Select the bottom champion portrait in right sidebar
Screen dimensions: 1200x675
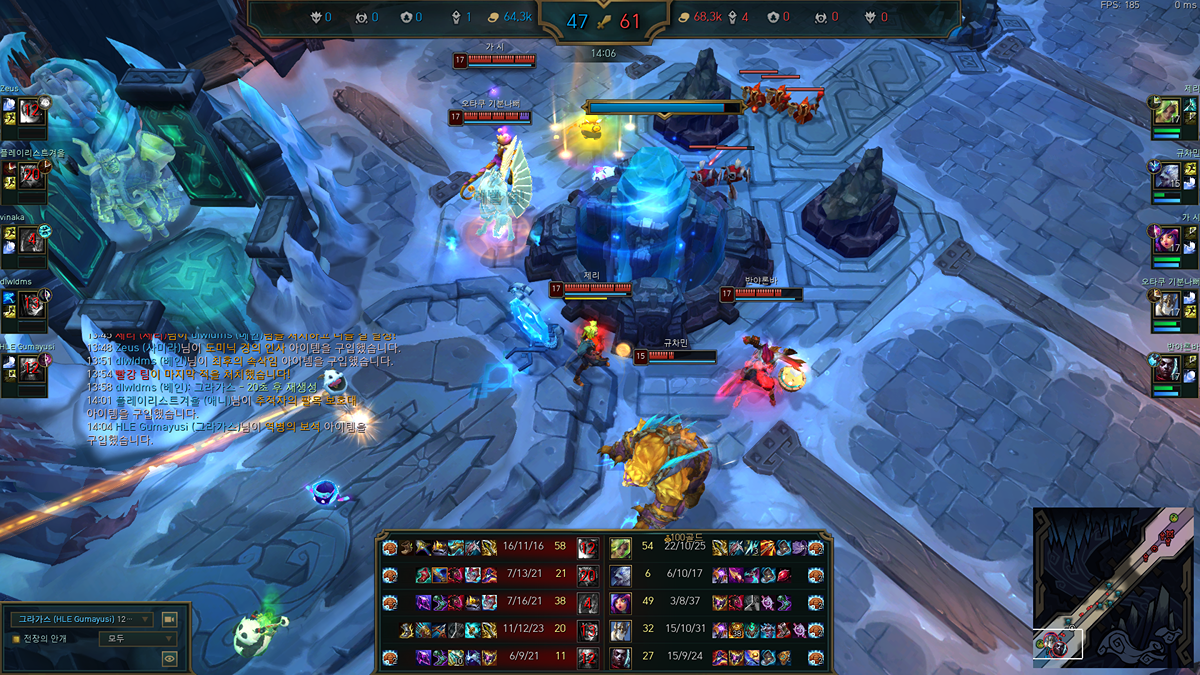click(1166, 375)
